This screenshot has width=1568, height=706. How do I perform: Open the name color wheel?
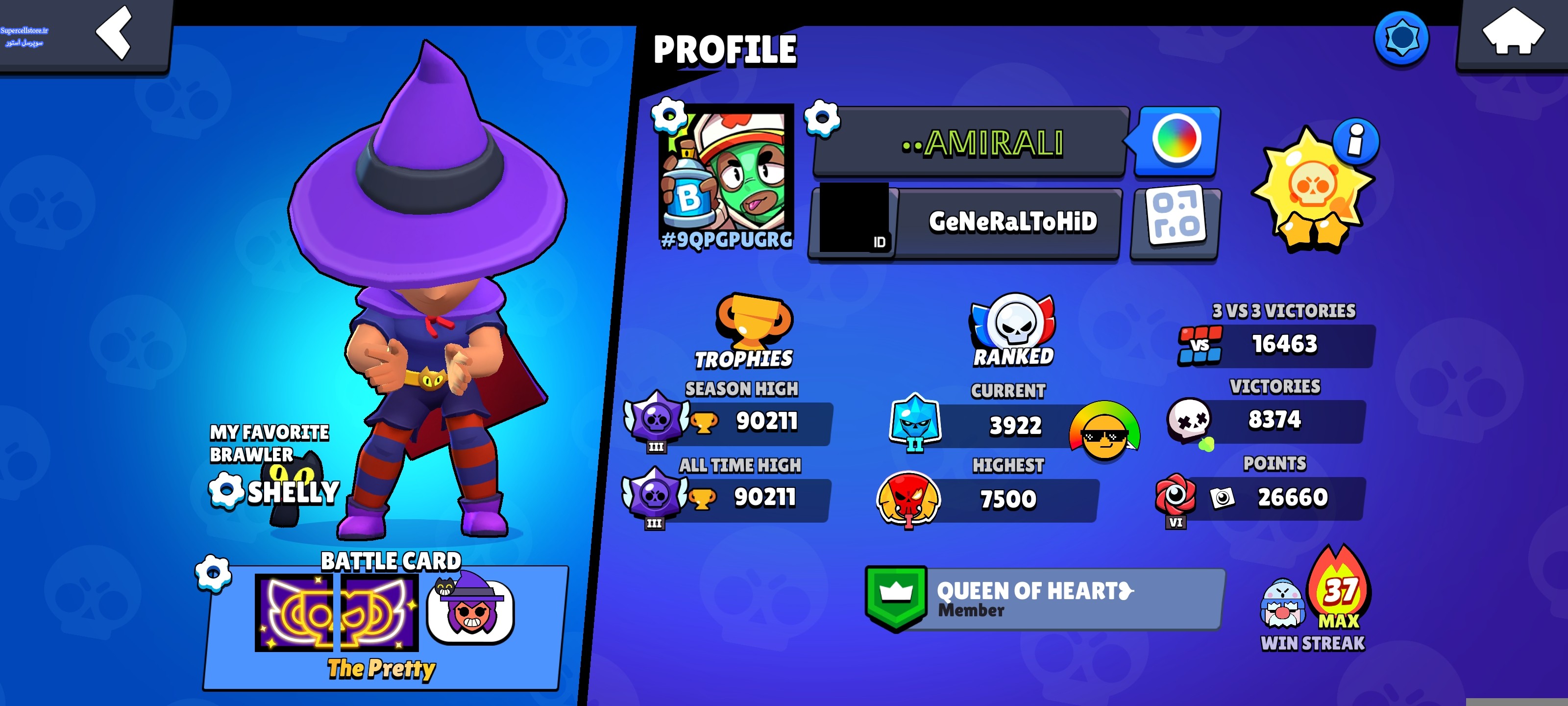[1176, 140]
